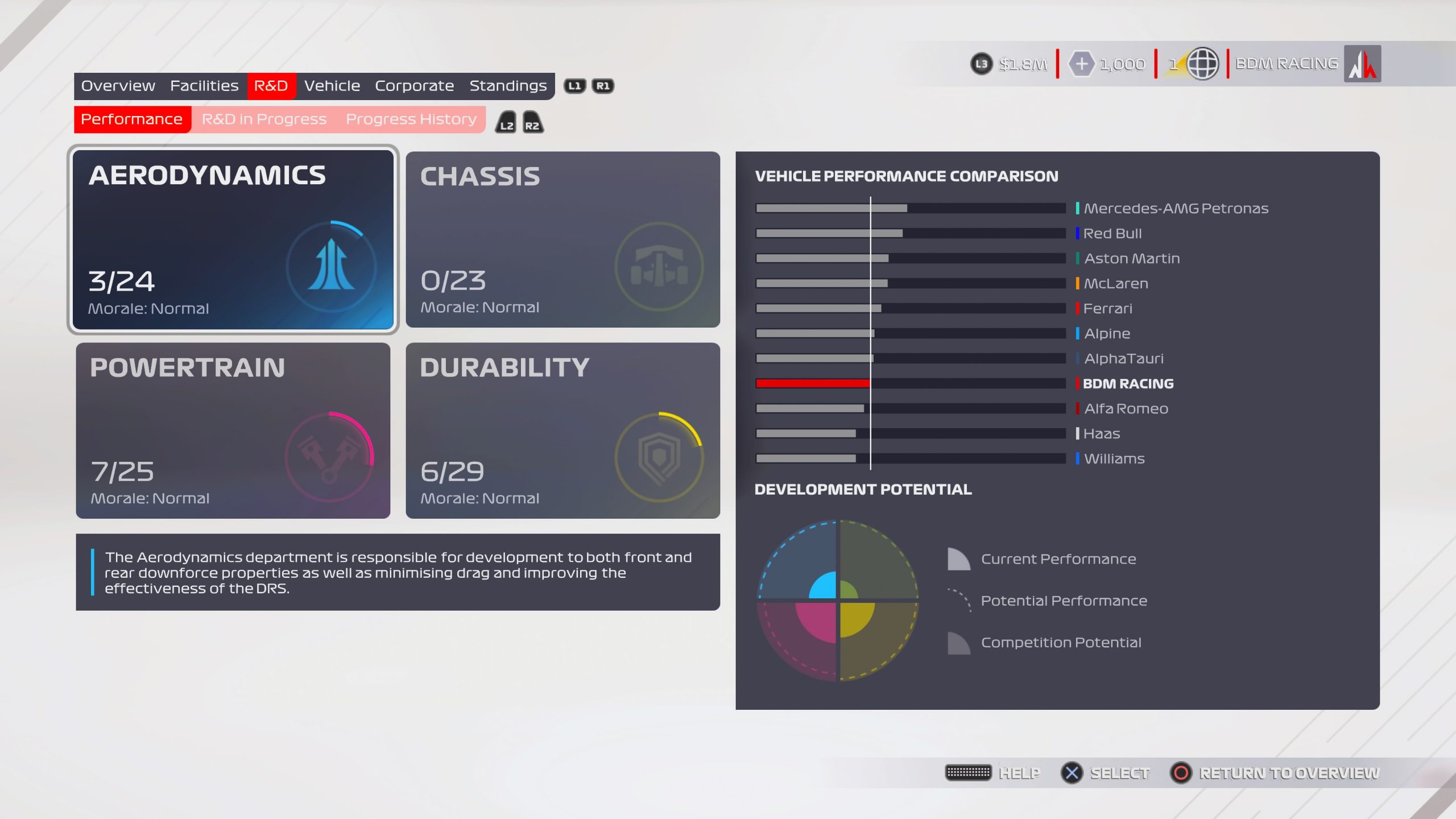Select the R&D tab
Viewport: 1456px width, 819px height.
coord(271,86)
